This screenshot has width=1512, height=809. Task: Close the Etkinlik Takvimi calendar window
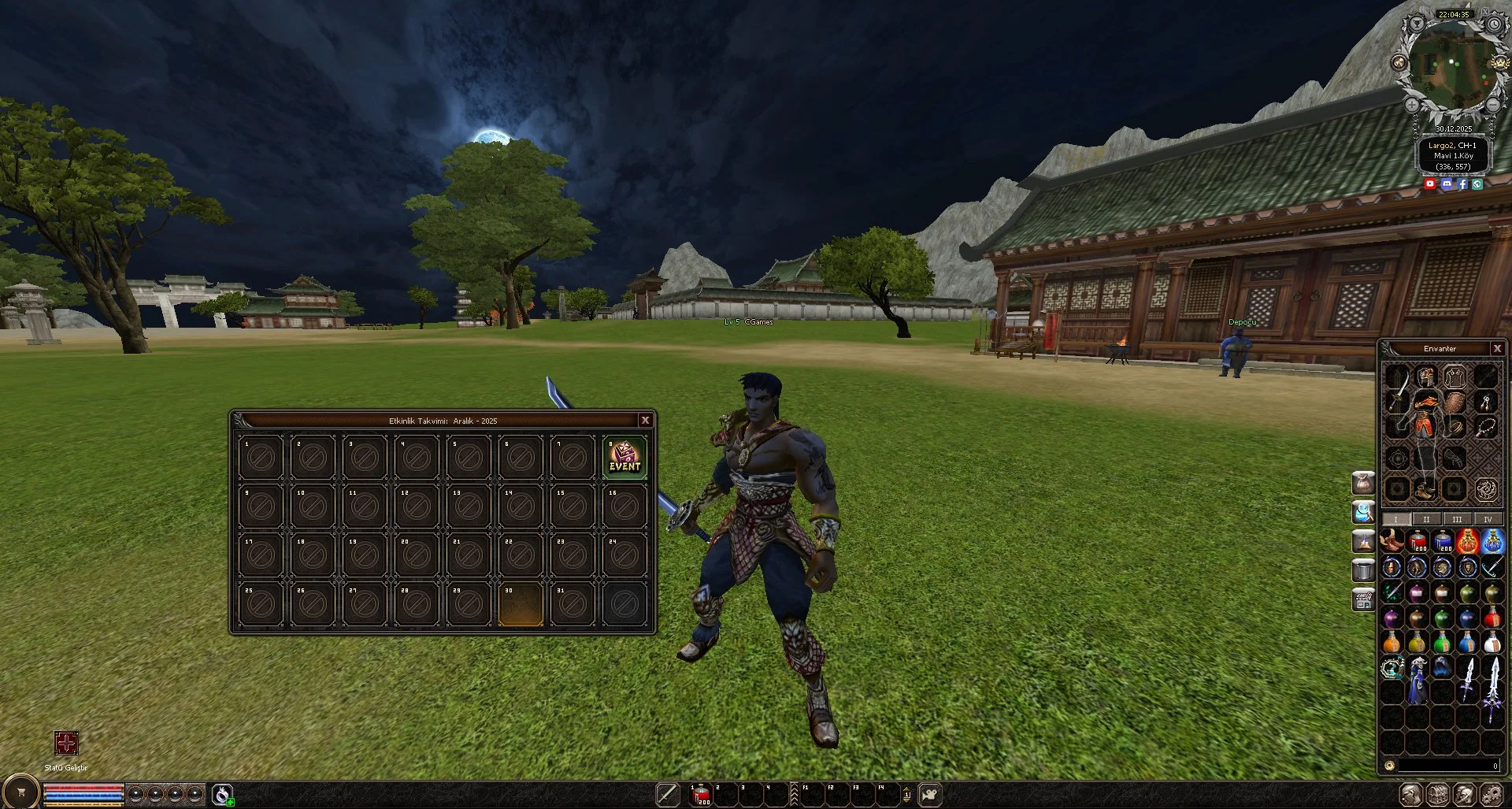tap(645, 420)
